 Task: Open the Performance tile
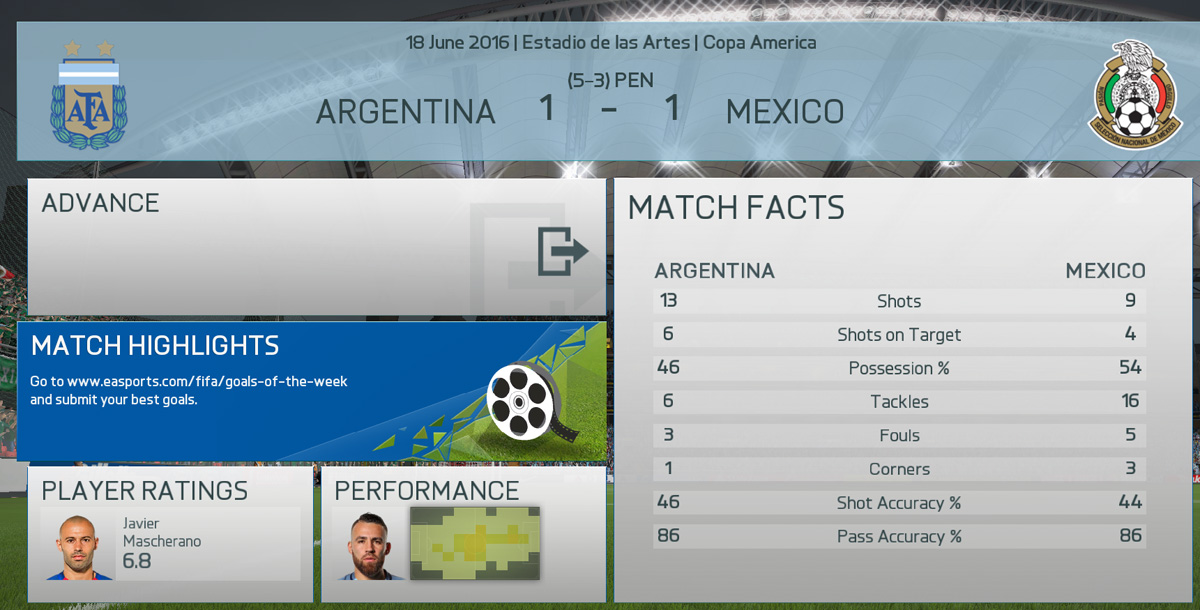(463, 533)
